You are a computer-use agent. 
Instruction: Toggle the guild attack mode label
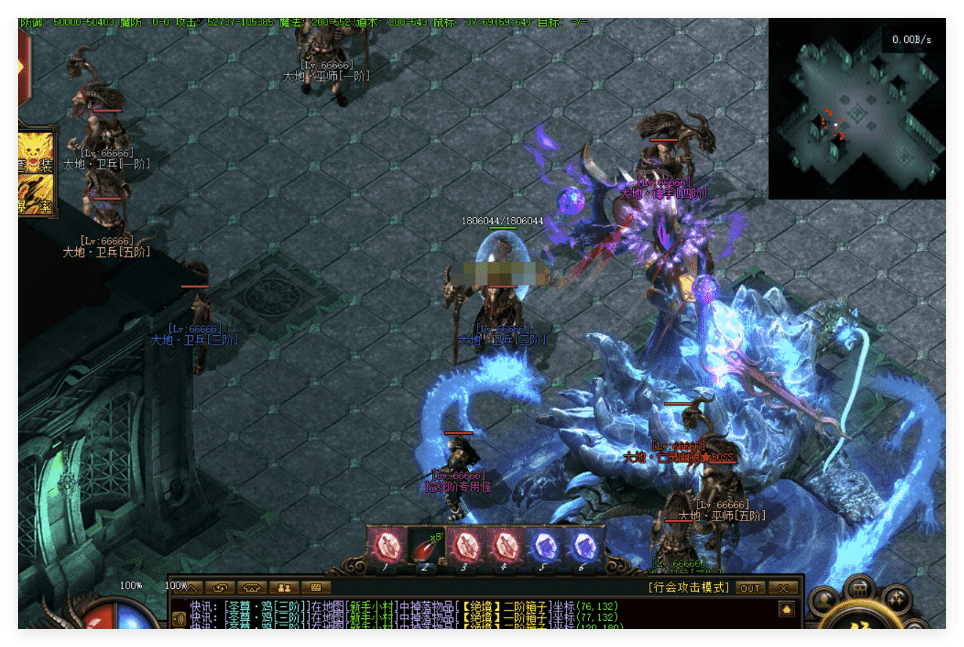coord(690,588)
